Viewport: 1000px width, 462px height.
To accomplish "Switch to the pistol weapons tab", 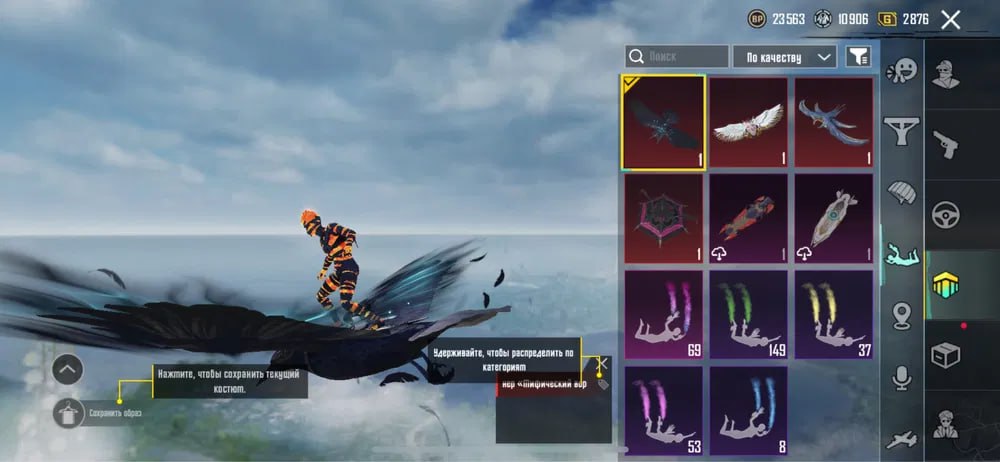I will [945, 143].
